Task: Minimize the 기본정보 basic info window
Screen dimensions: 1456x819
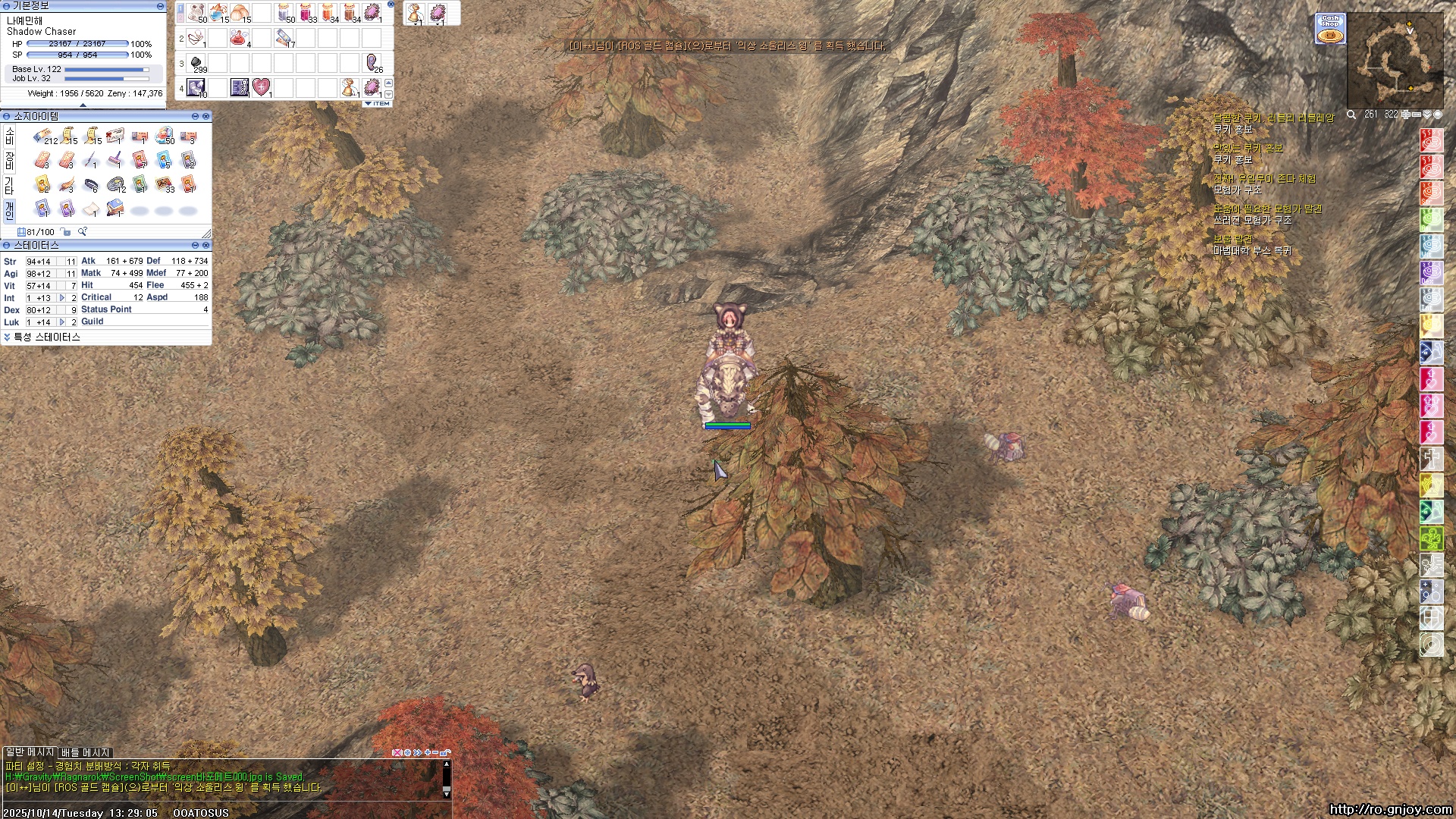Action: [x=160, y=6]
